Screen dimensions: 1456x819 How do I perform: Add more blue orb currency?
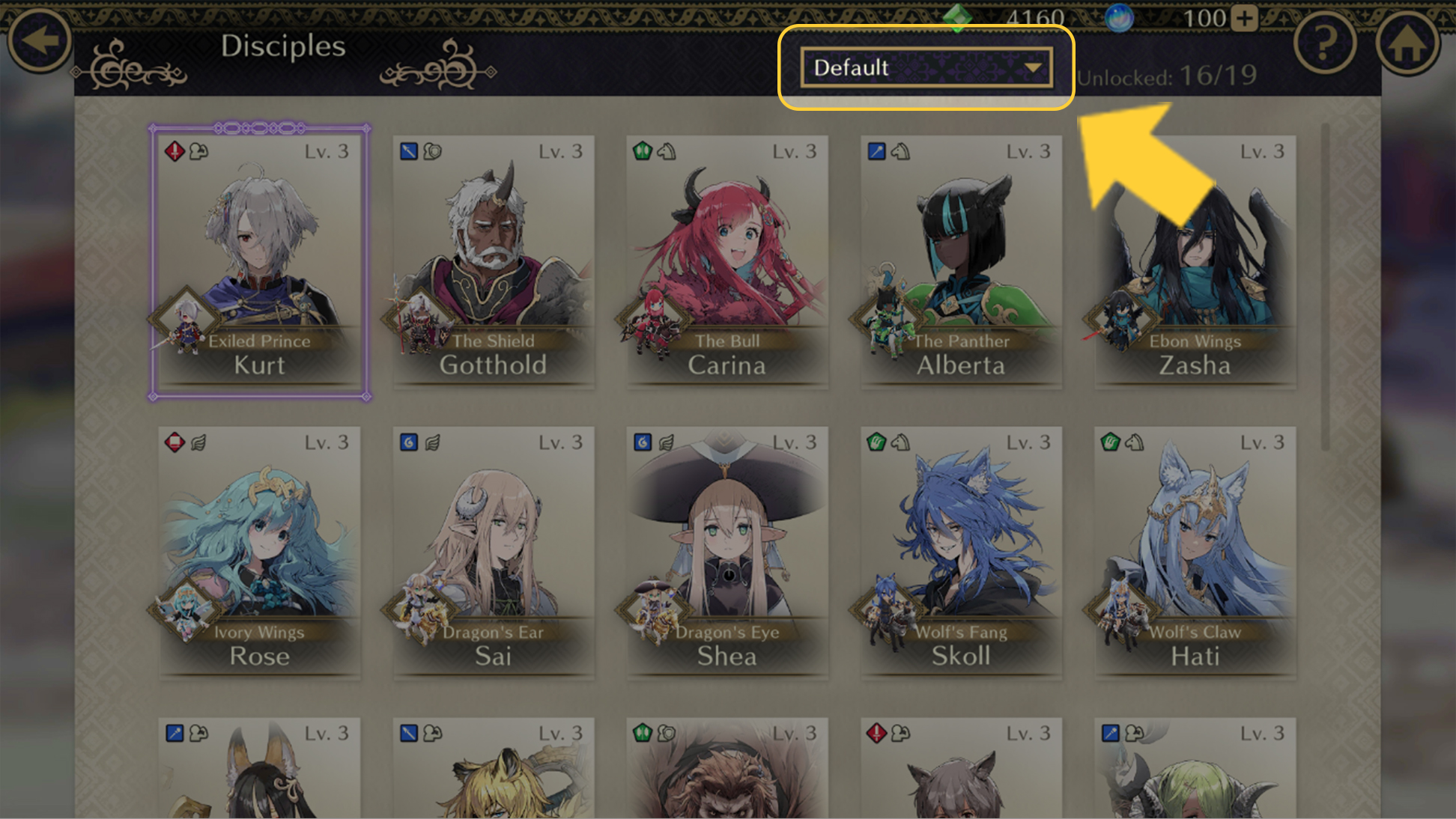point(1244,18)
